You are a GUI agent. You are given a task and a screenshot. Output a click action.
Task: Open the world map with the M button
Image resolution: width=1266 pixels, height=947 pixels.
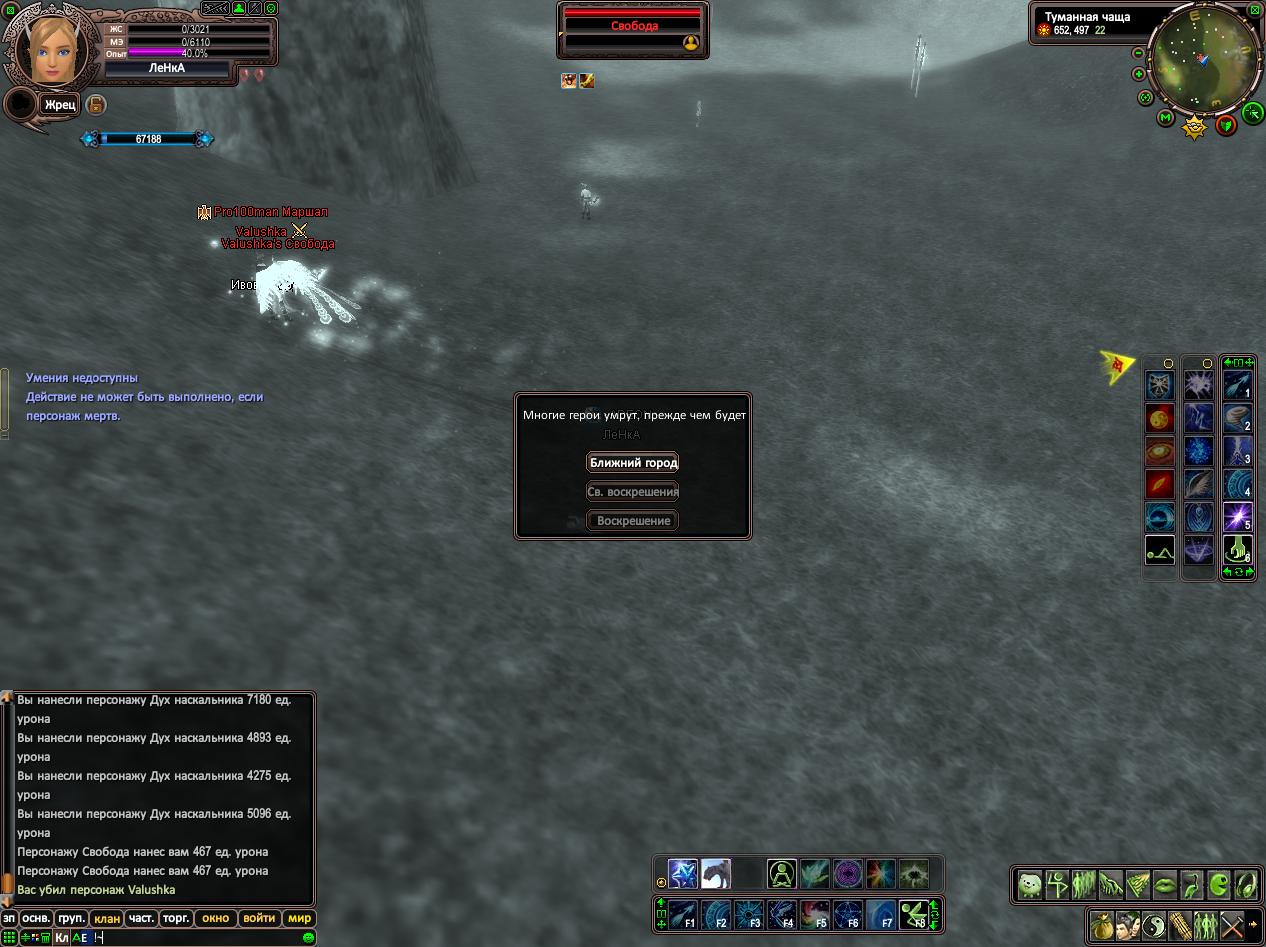tap(1165, 118)
